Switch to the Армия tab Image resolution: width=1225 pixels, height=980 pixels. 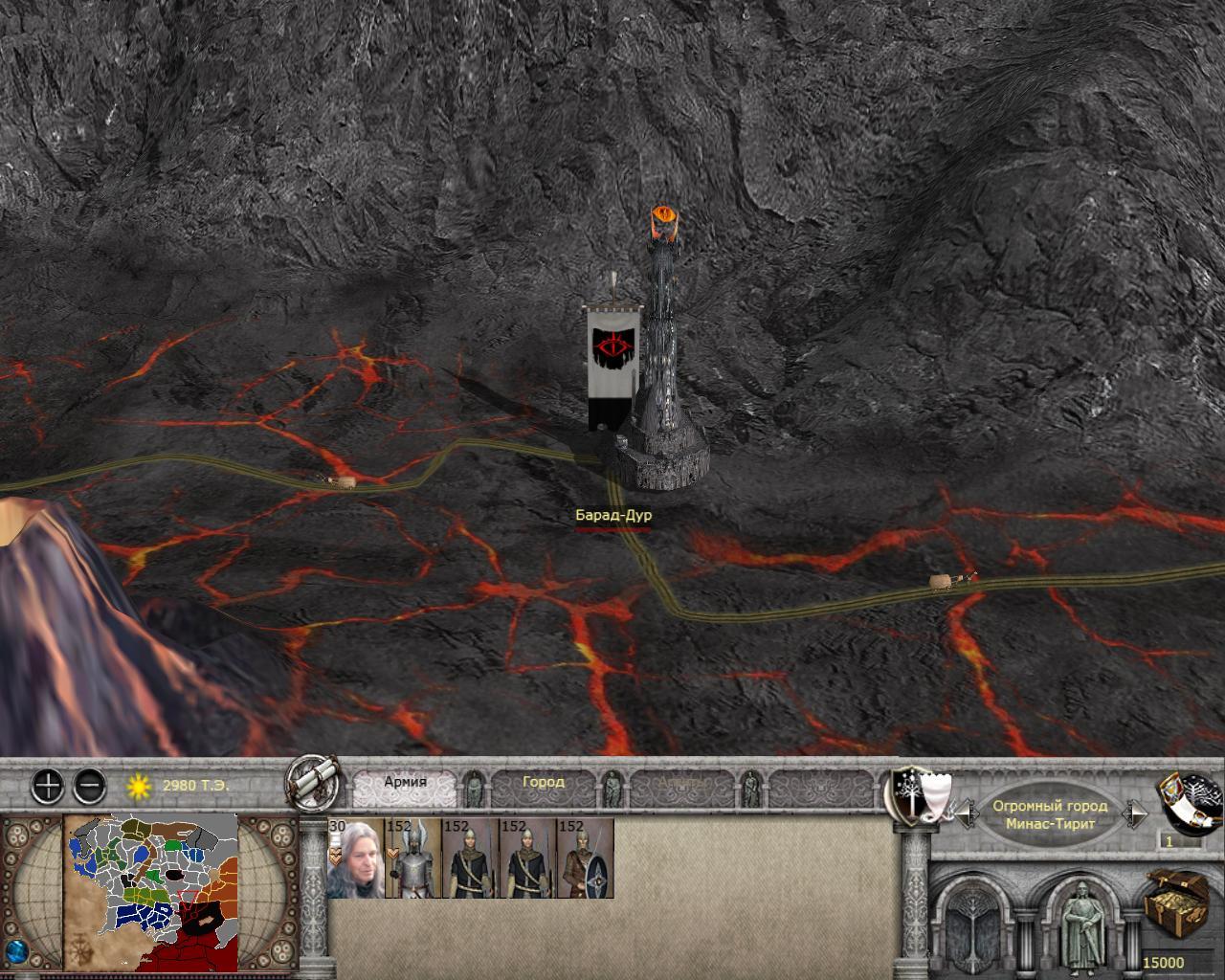pyautogui.click(x=405, y=782)
